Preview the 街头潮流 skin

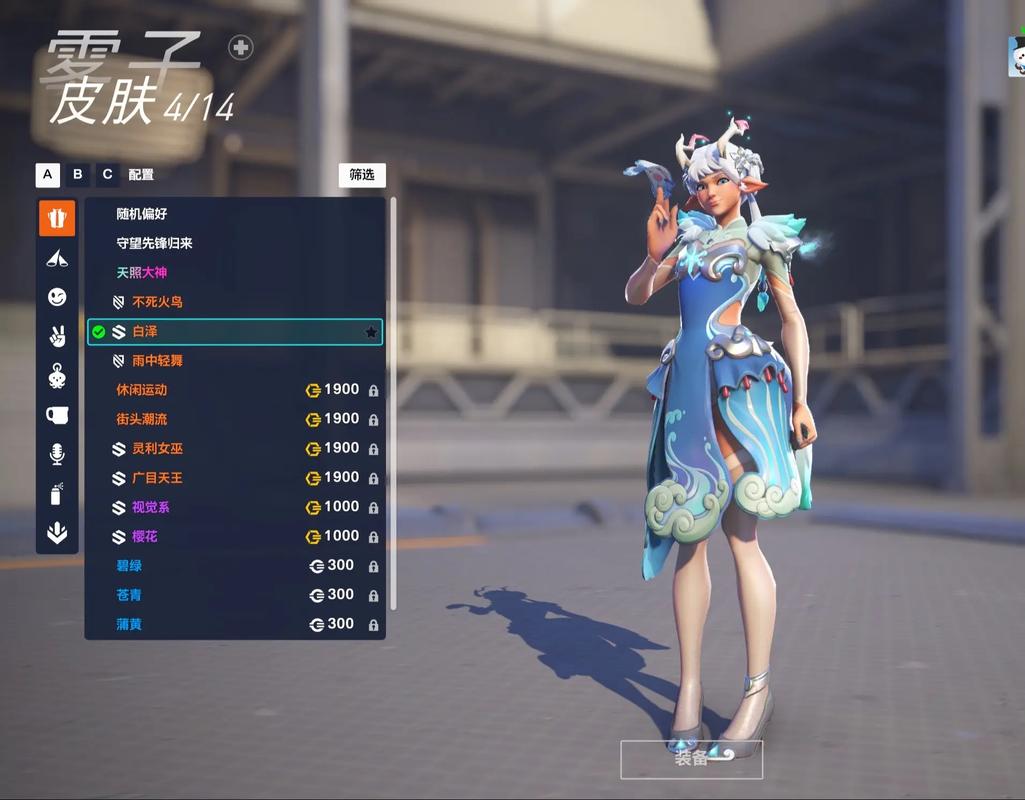click(142, 419)
